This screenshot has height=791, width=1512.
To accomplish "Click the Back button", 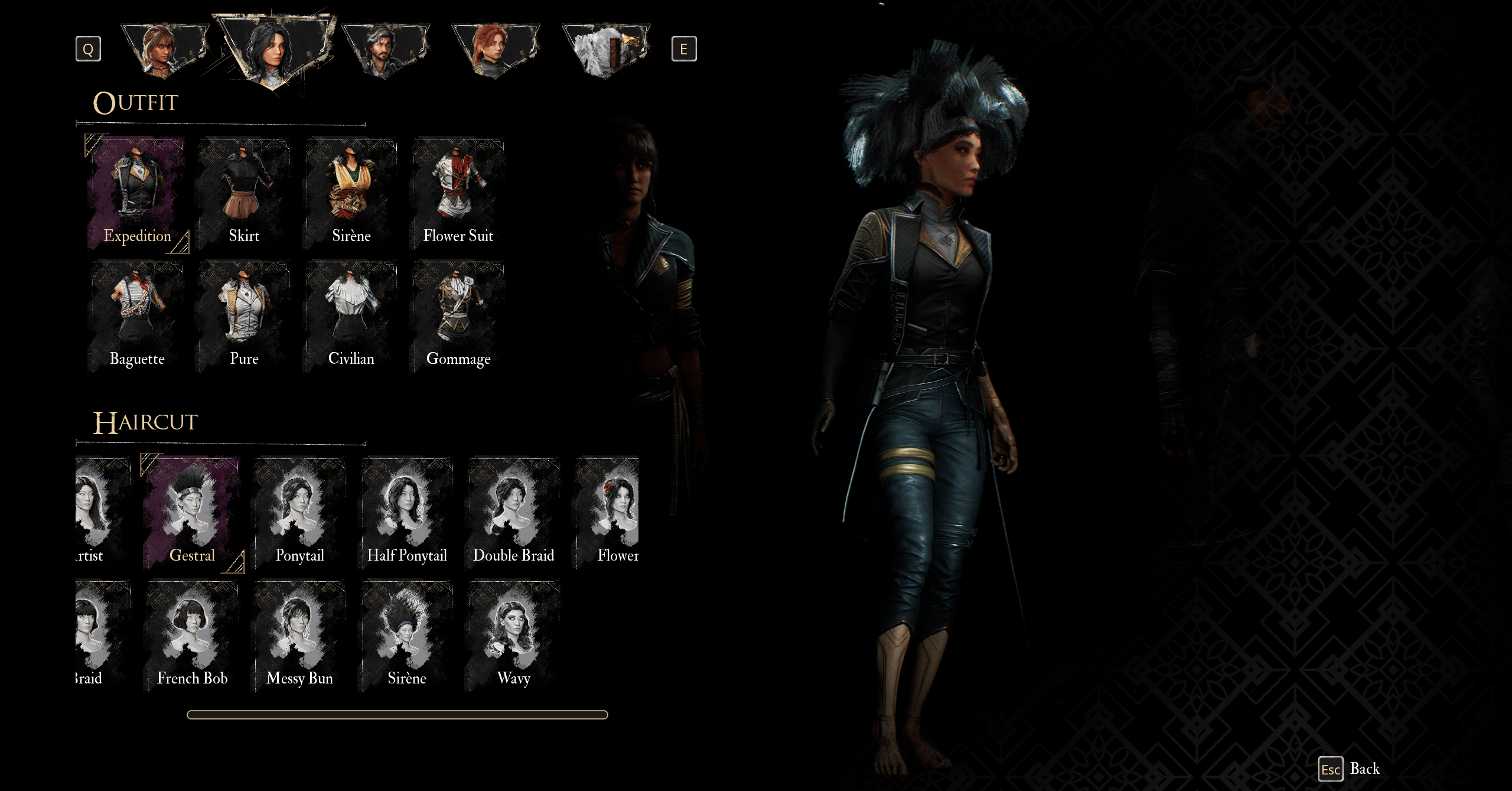I will [x=1351, y=769].
